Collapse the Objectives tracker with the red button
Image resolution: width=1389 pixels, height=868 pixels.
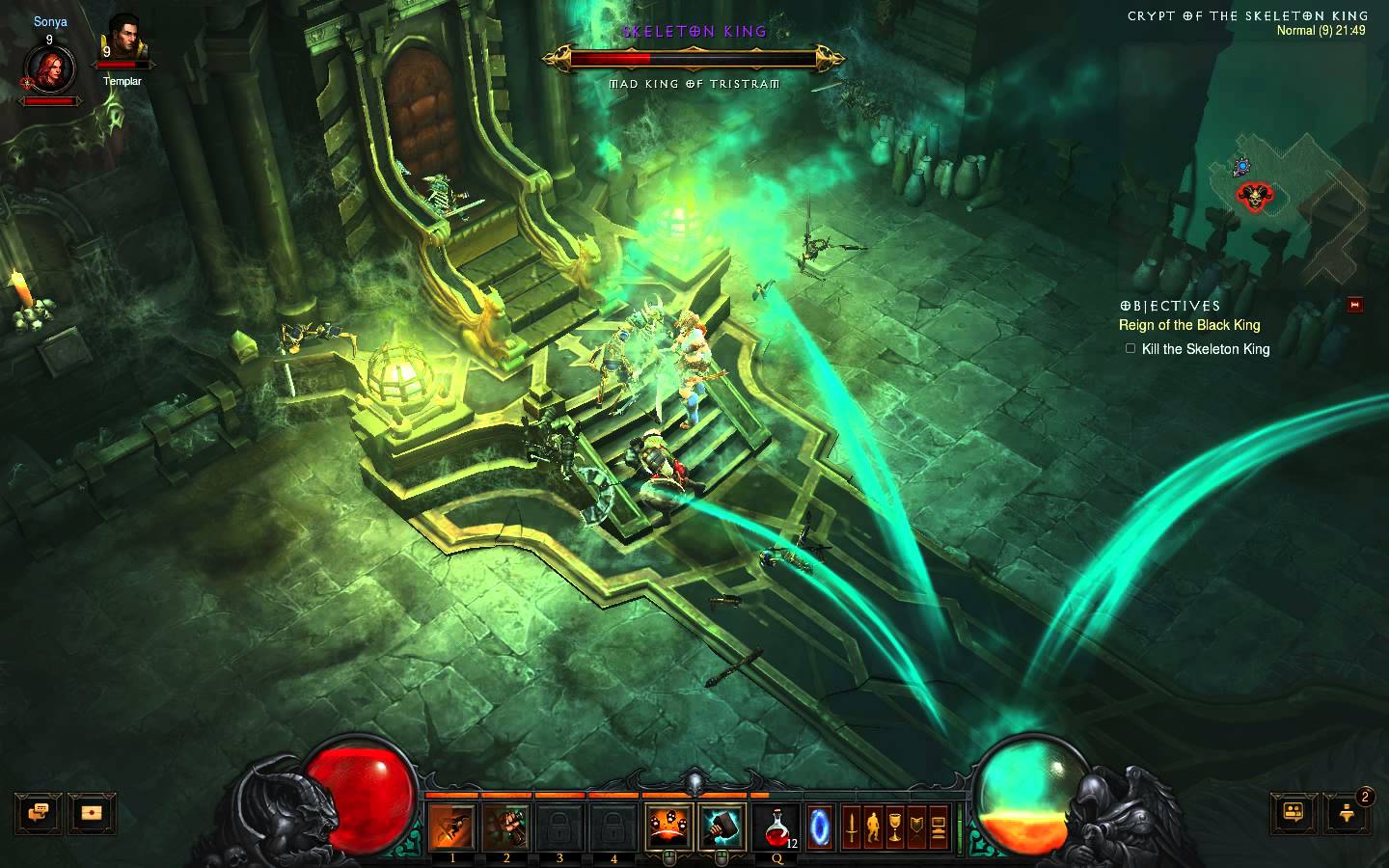(1355, 306)
